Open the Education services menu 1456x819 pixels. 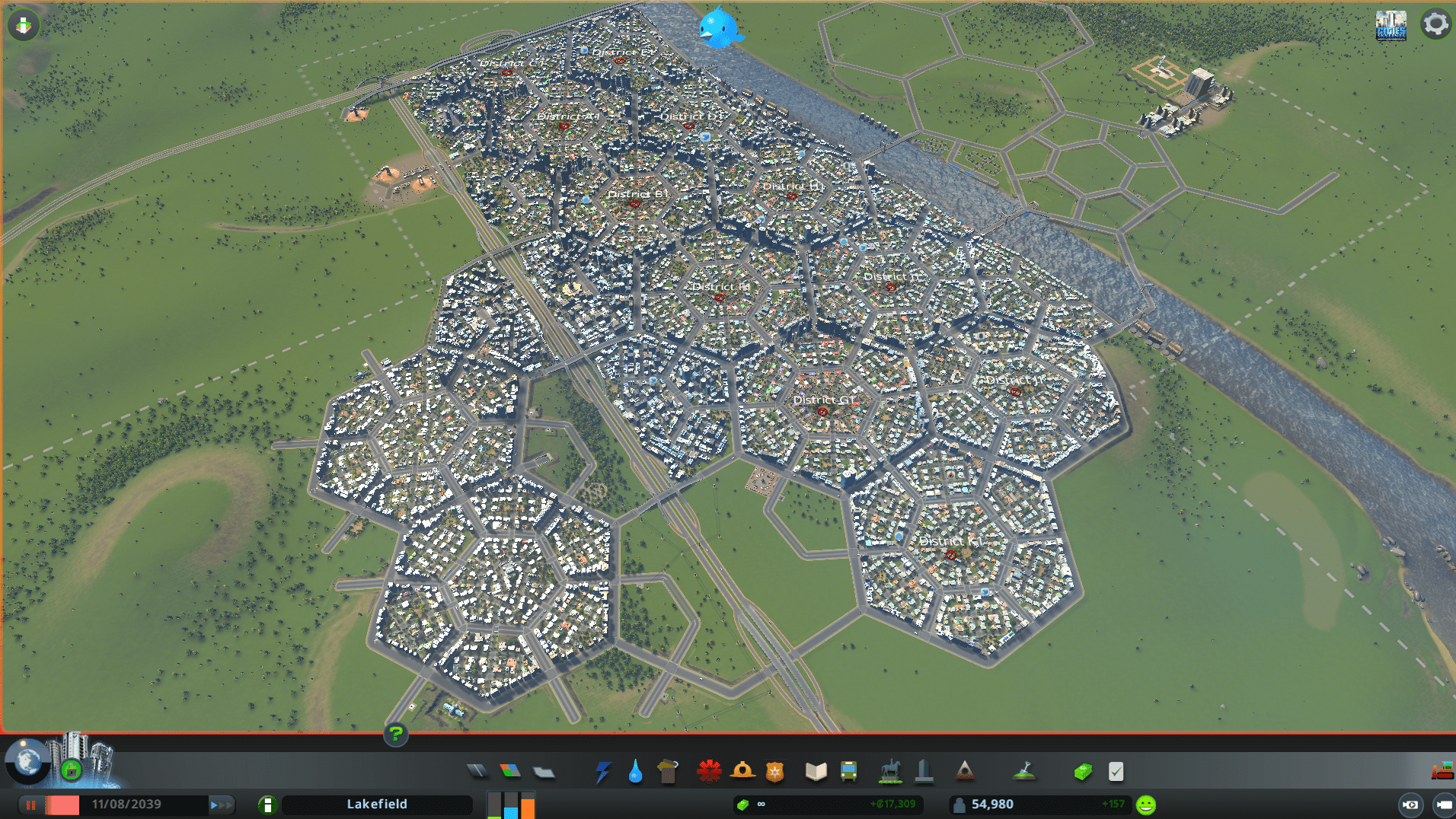(x=815, y=771)
